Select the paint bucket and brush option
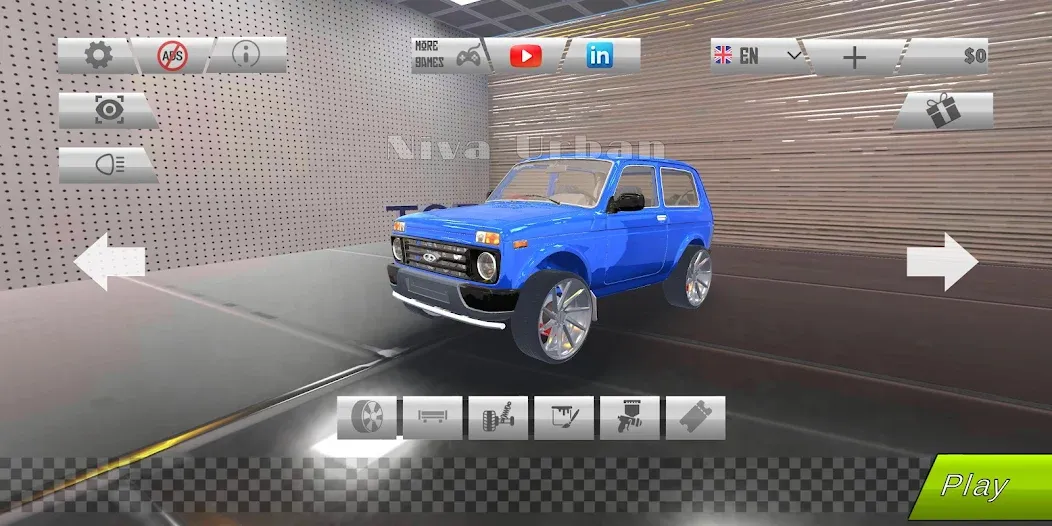 (x=564, y=417)
